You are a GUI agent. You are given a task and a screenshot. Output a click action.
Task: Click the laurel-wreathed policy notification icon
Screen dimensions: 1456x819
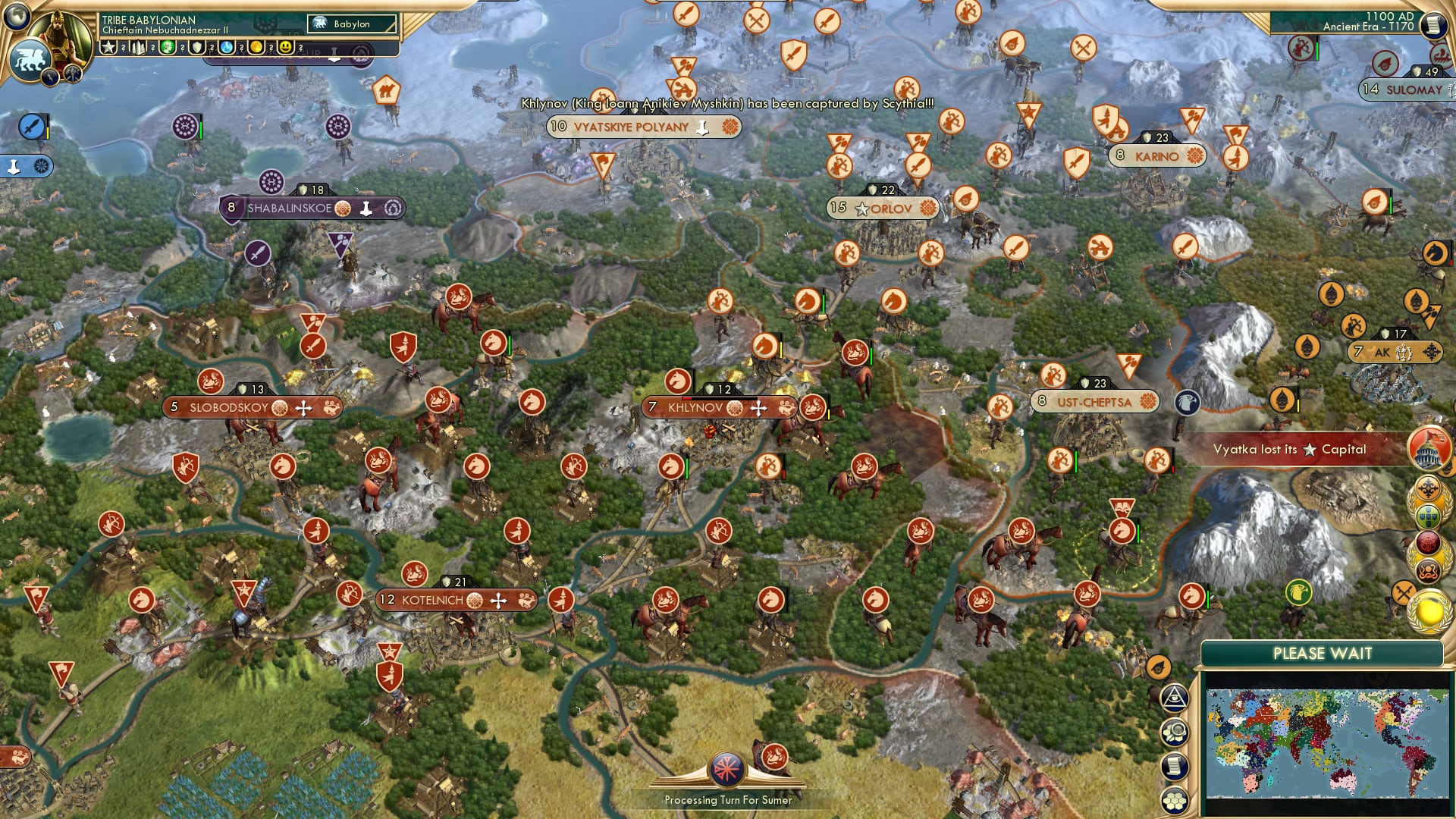(1429, 488)
